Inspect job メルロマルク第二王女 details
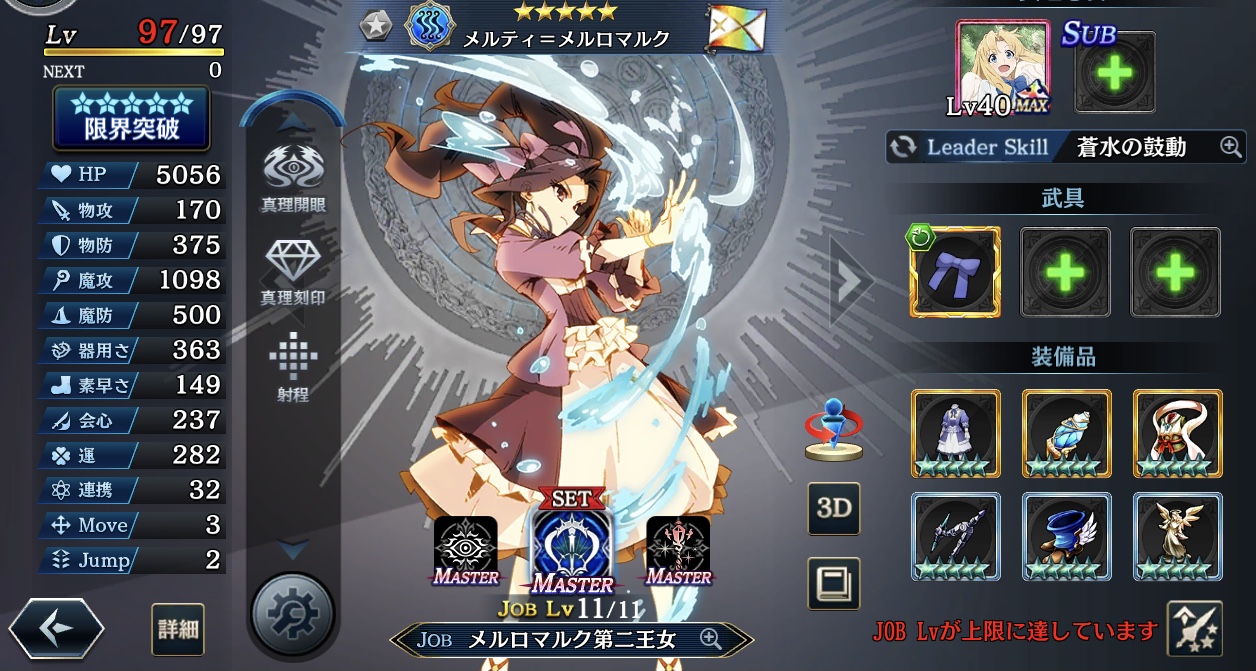The height and width of the screenshot is (671, 1256). tap(572, 639)
